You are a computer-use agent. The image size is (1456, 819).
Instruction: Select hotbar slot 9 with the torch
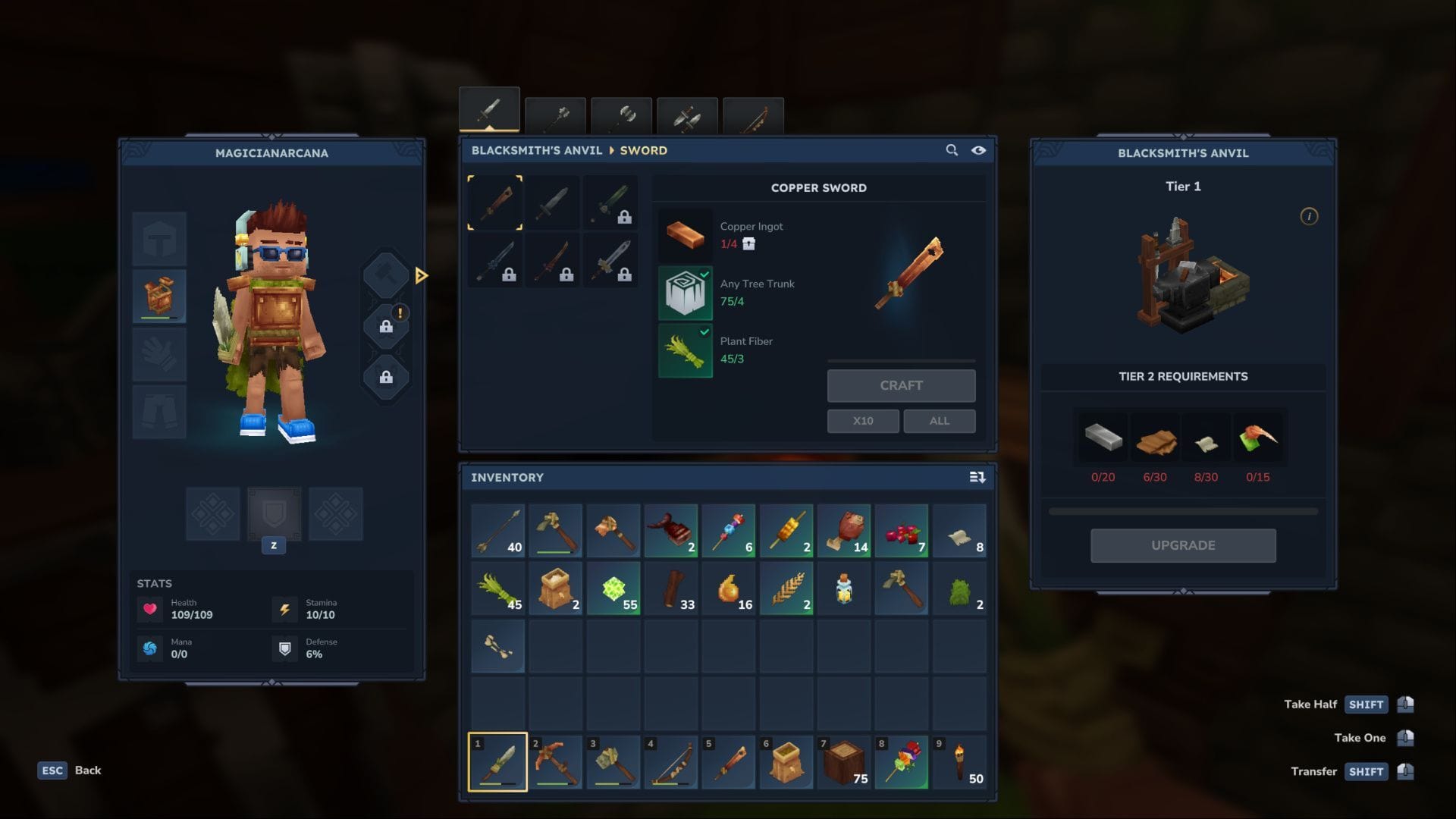pyautogui.click(x=959, y=762)
